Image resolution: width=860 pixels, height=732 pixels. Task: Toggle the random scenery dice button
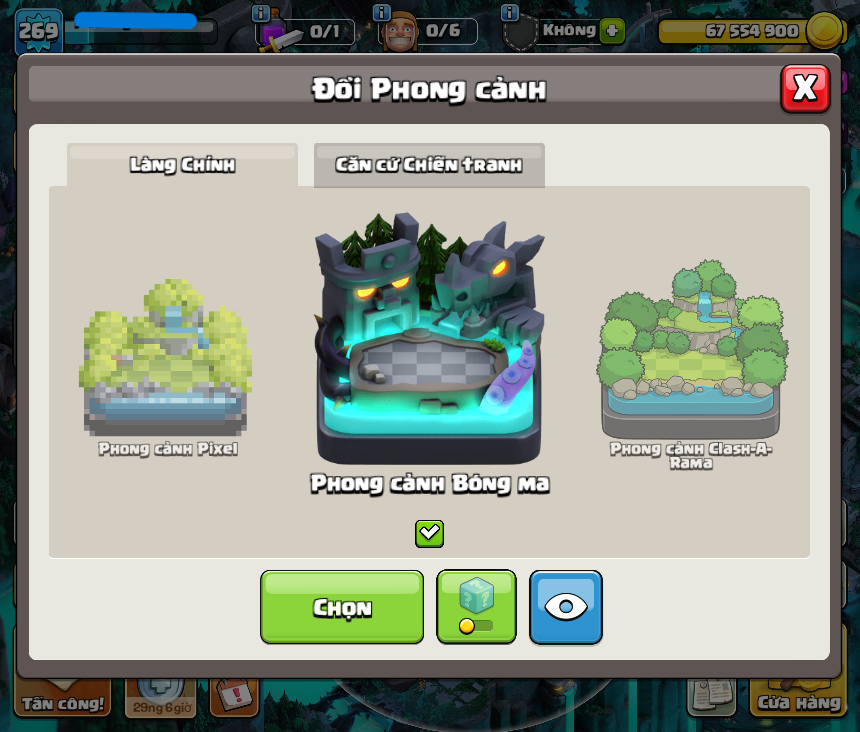[x=476, y=607]
